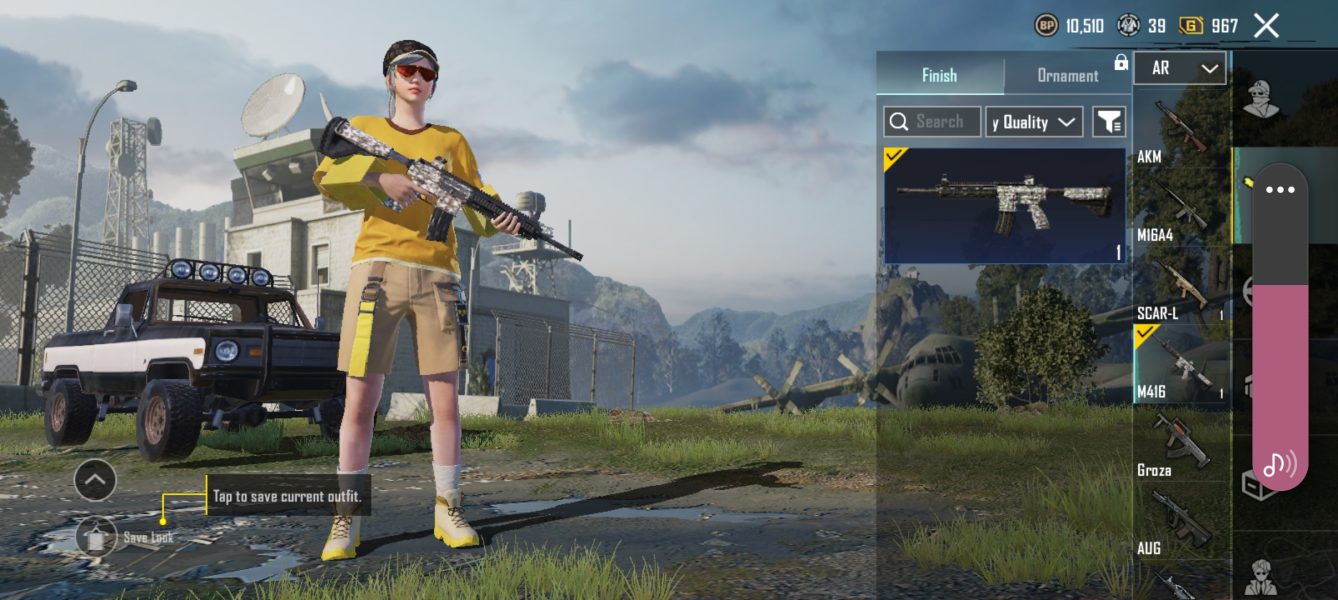Switch to the Finish tab
This screenshot has width=1338, height=600.
[x=939, y=76]
